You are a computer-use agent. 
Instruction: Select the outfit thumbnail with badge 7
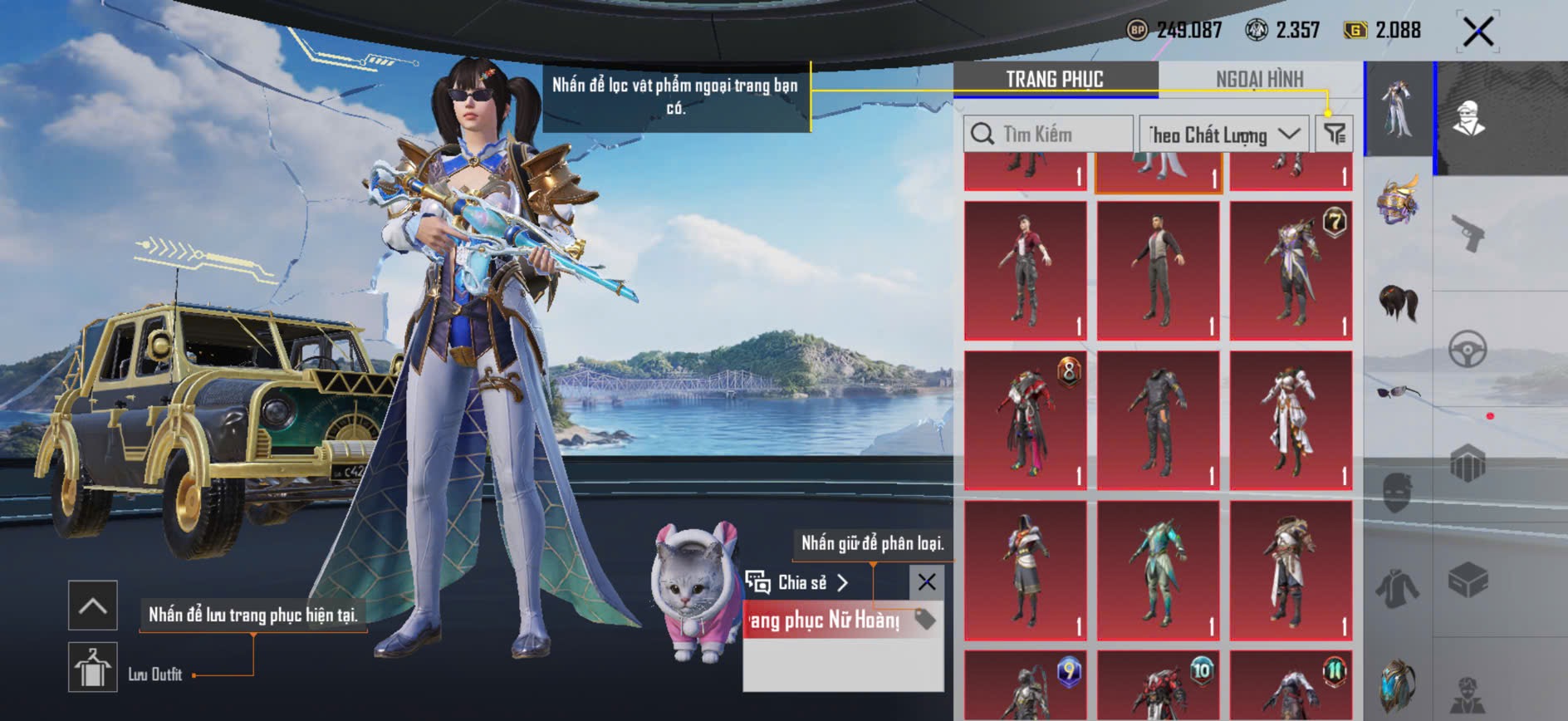tap(1291, 271)
